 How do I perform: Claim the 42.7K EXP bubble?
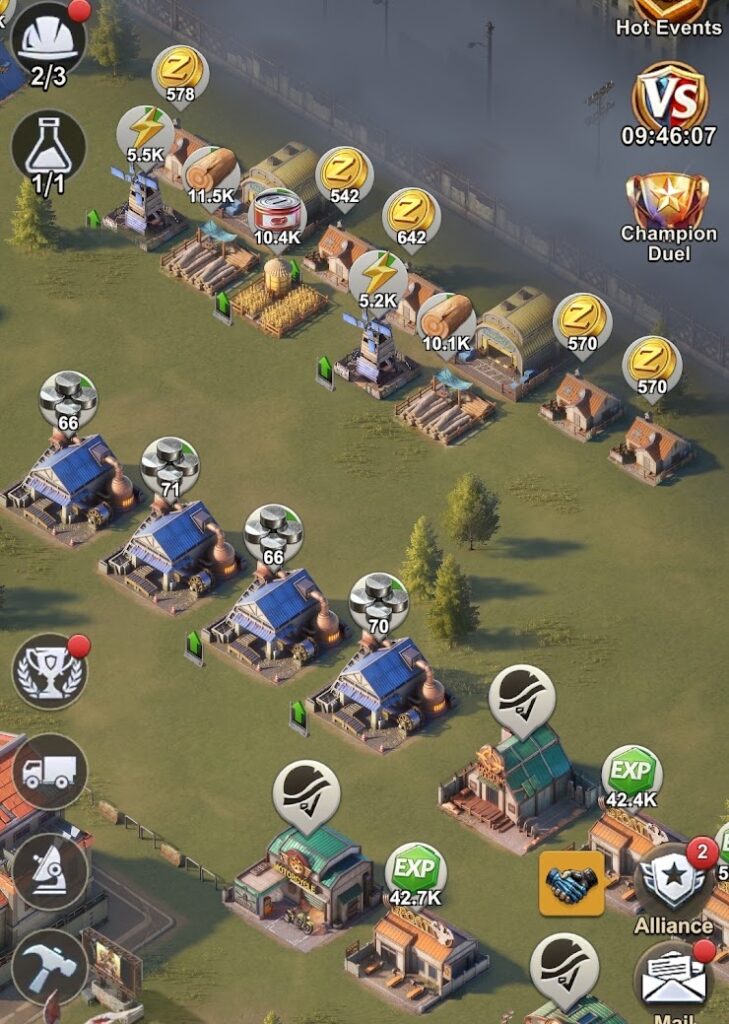point(415,874)
